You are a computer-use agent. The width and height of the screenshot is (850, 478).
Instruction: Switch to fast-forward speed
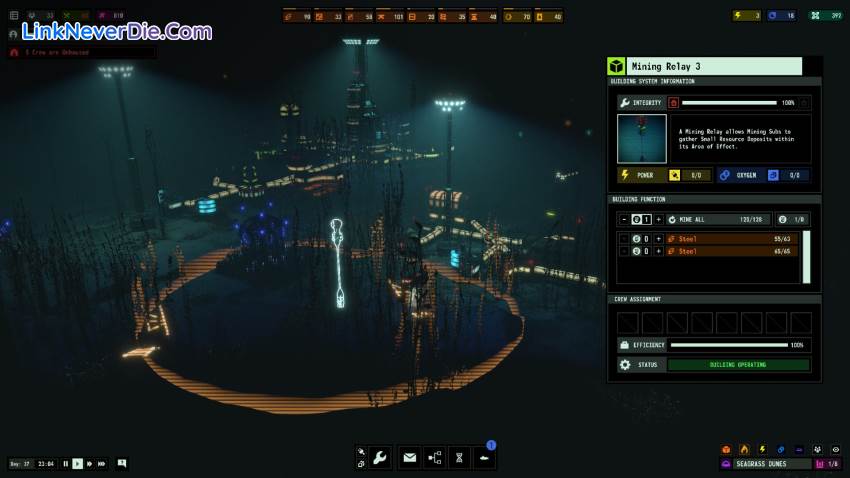pos(89,464)
